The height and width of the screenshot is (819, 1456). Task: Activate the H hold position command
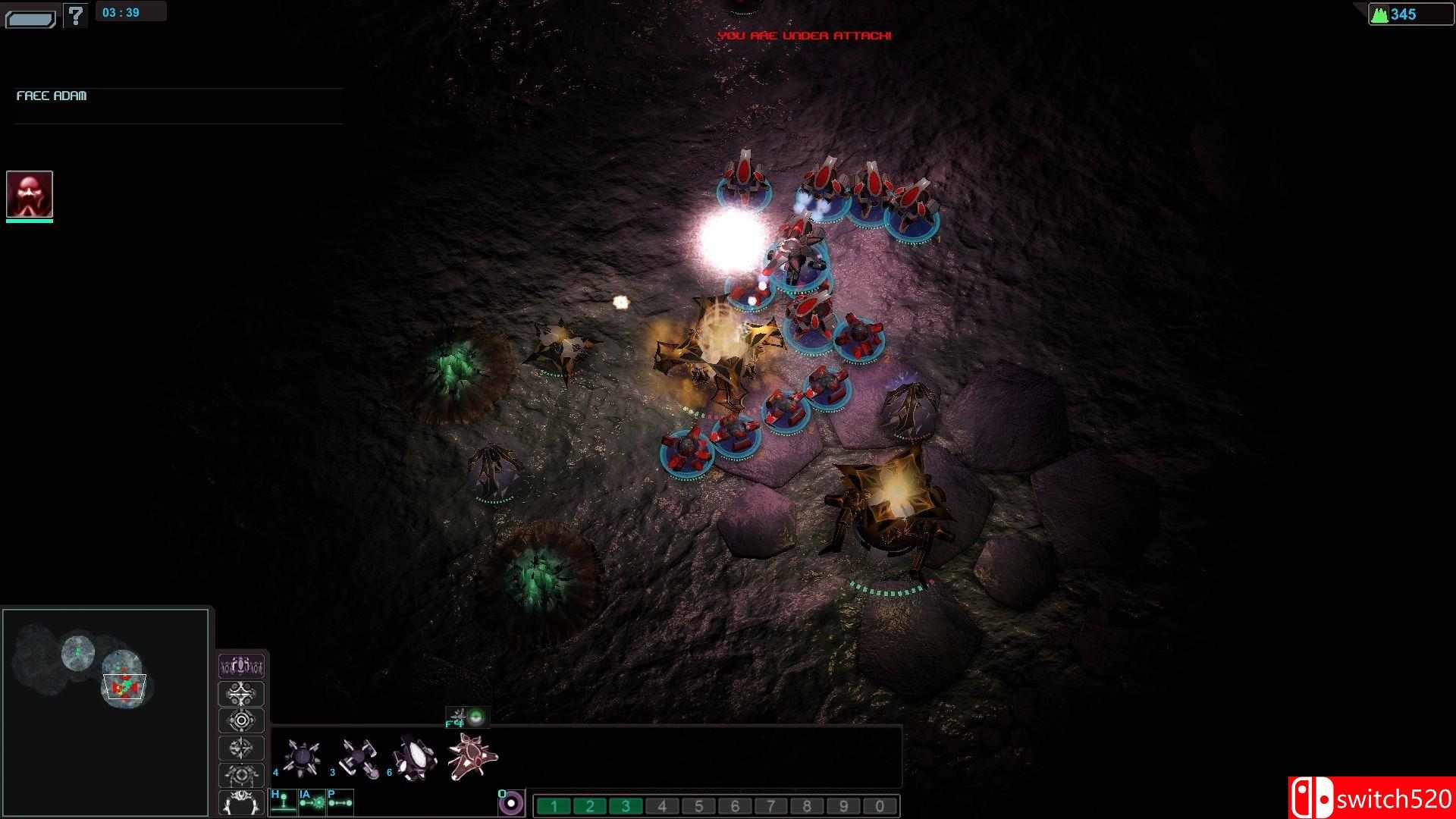coord(283,802)
